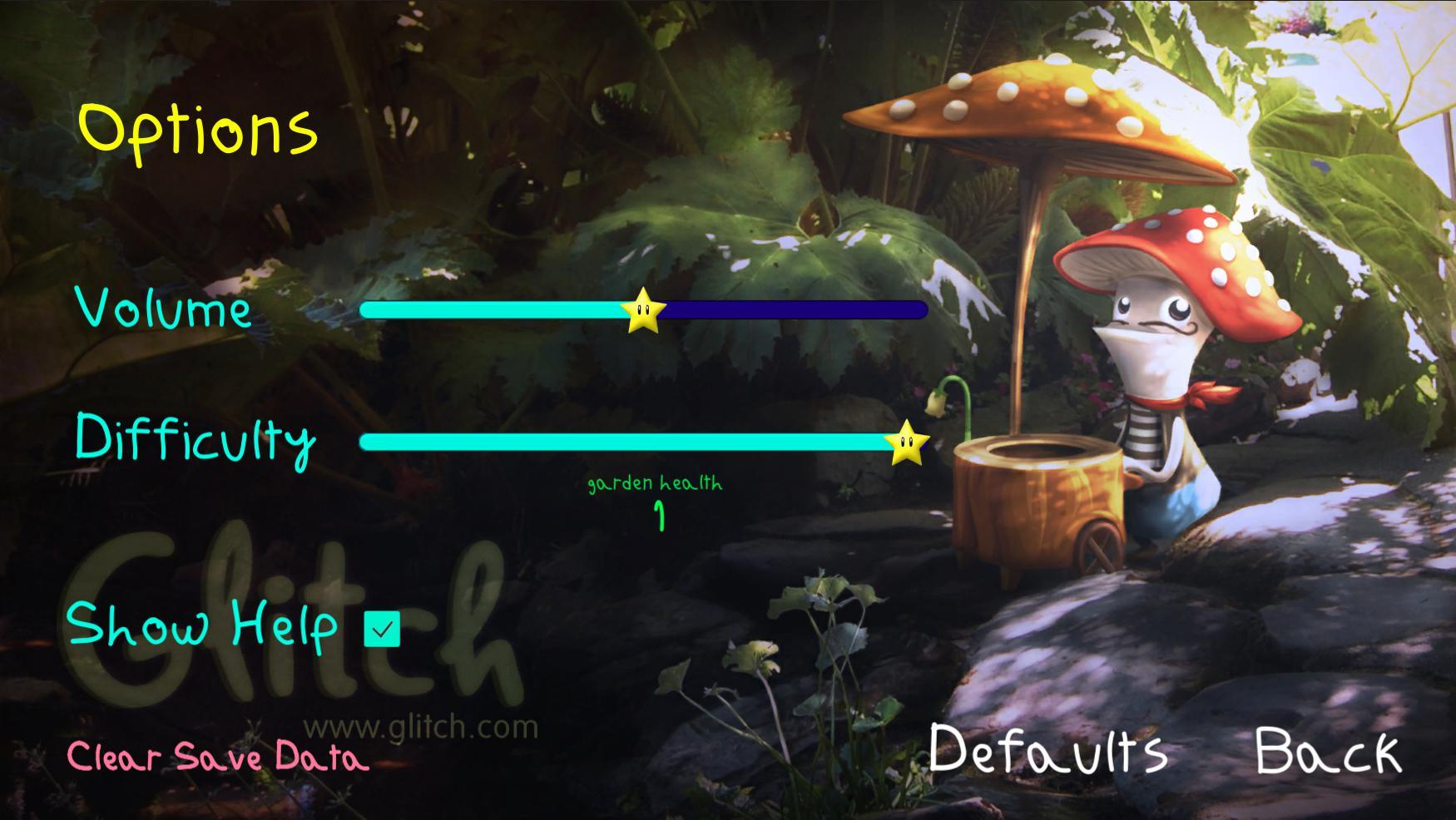Click the Difficulty label
Viewport: 1456px width, 820px height.
tap(195, 441)
